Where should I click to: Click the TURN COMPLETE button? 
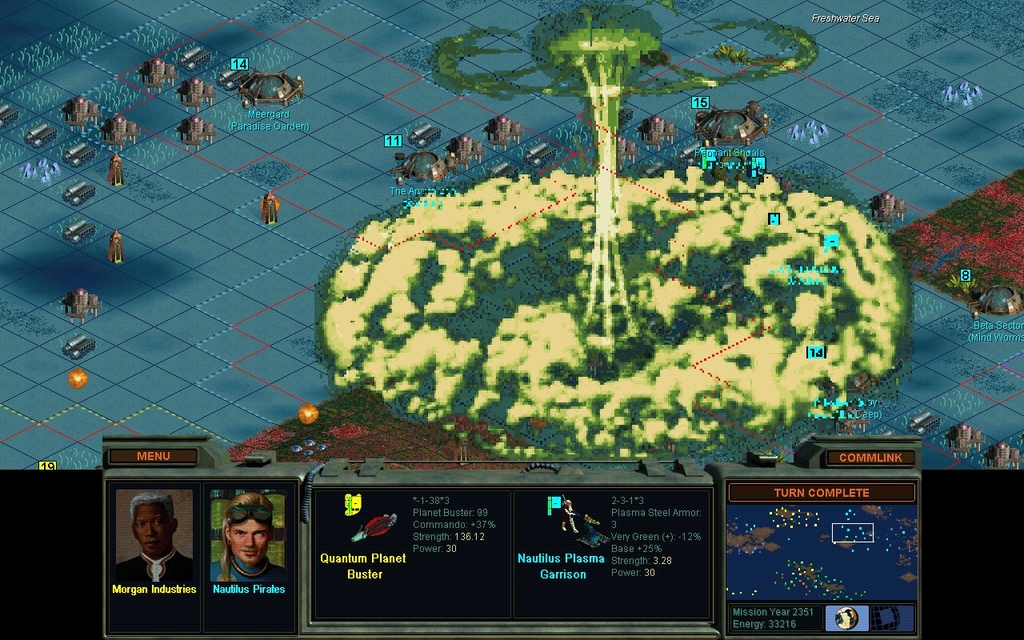(x=821, y=492)
